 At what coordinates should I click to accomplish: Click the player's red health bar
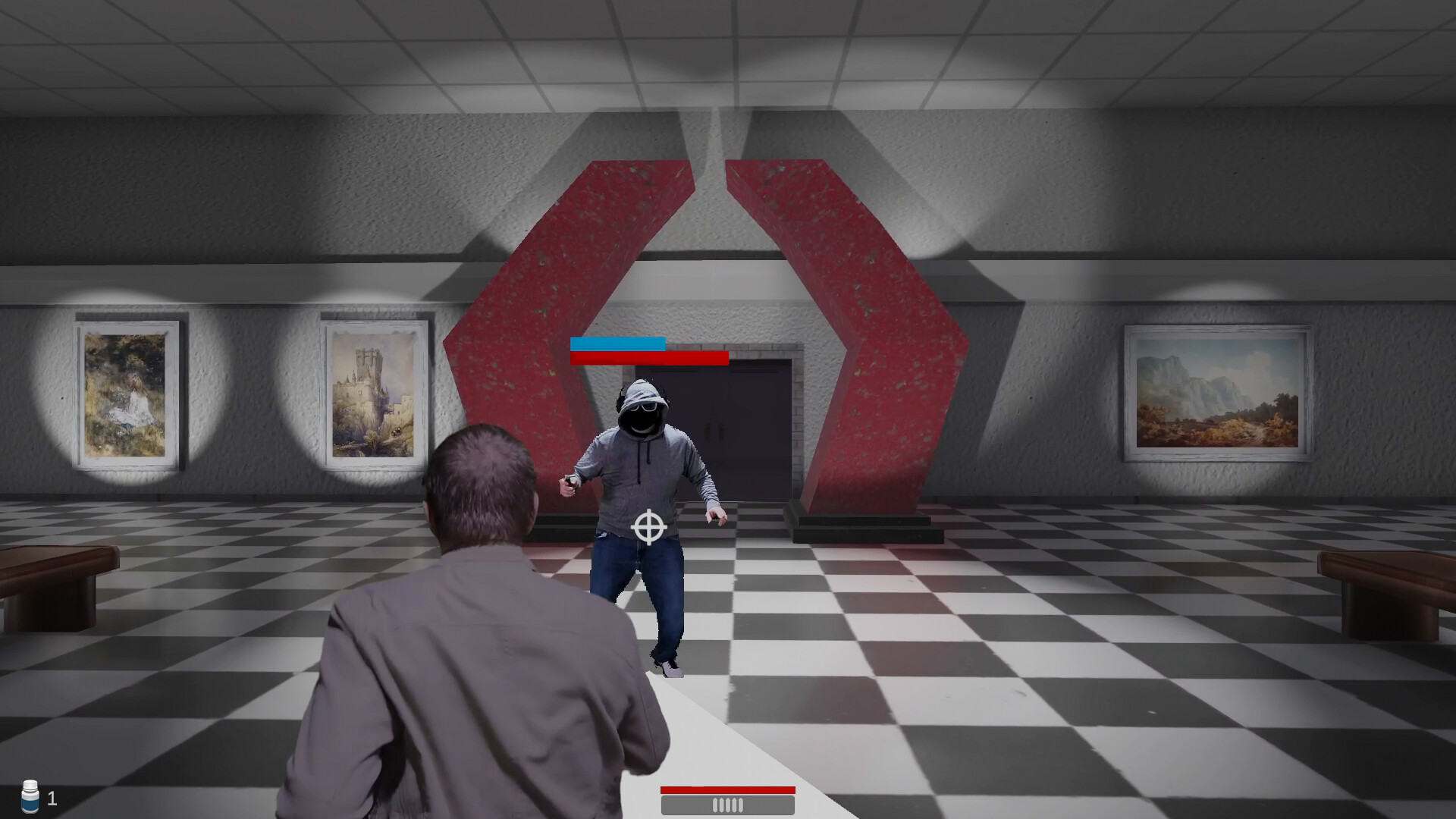click(727, 791)
